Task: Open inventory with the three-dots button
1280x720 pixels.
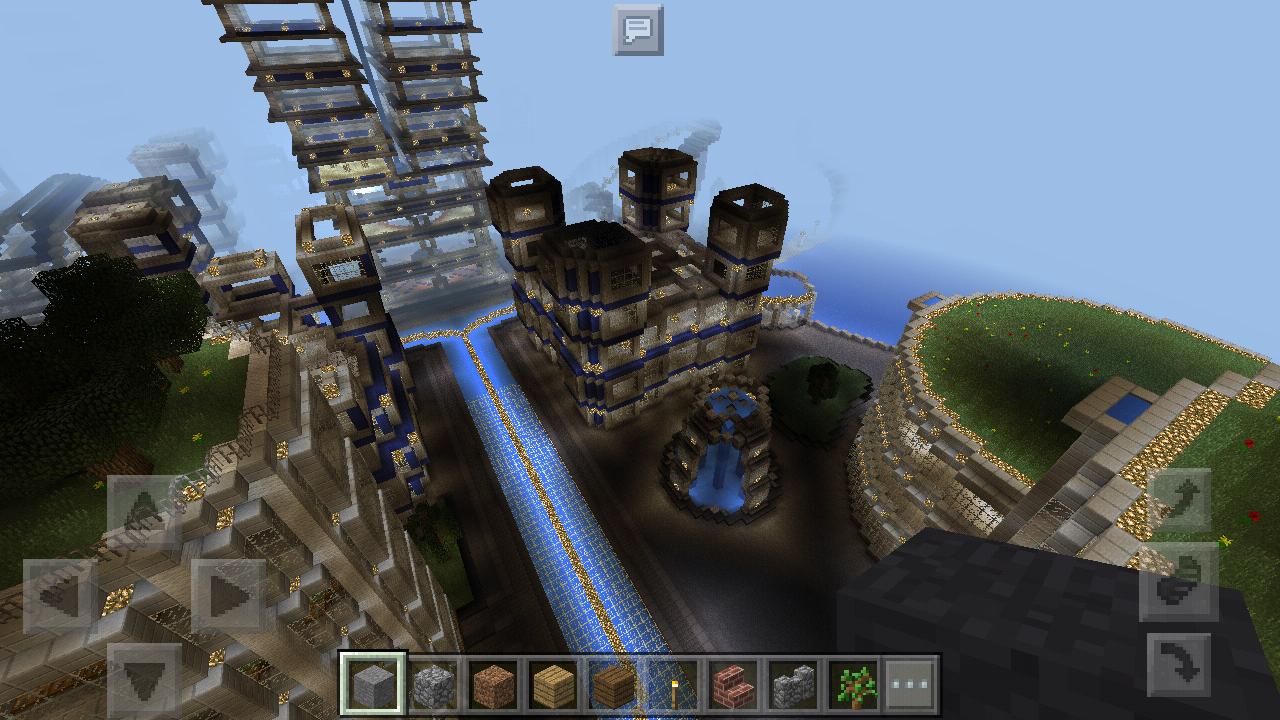Action: coord(911,685)
